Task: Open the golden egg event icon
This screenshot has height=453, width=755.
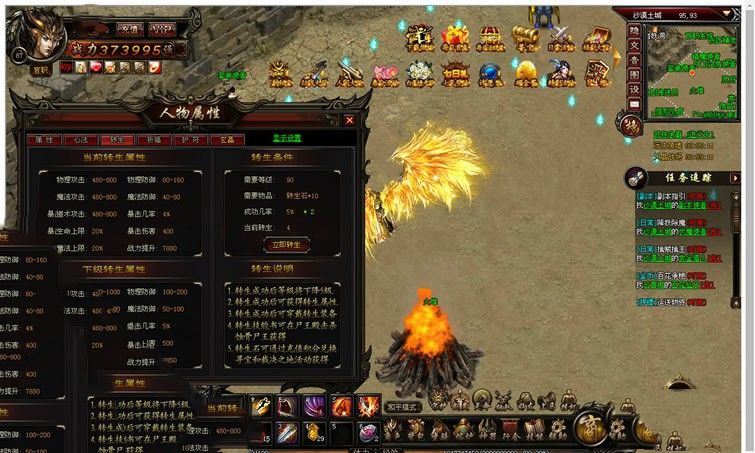Action: 526,72
